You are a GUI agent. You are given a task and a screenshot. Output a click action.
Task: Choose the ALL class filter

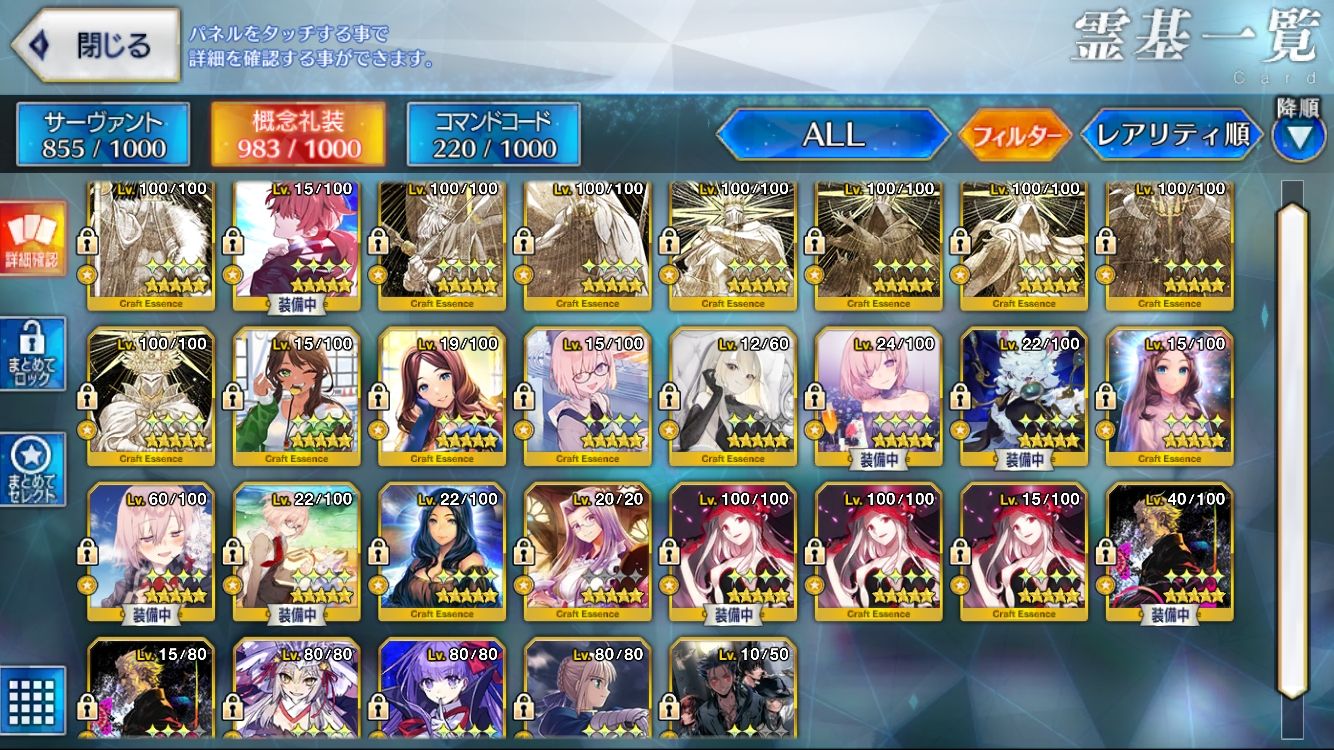[833, 134]
